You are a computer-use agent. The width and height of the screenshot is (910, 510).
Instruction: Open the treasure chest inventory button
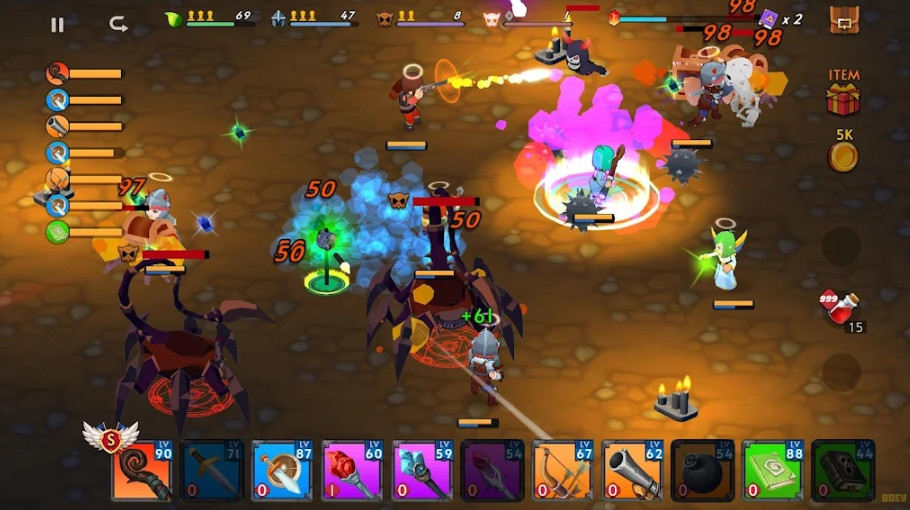[x=844, y=20]
